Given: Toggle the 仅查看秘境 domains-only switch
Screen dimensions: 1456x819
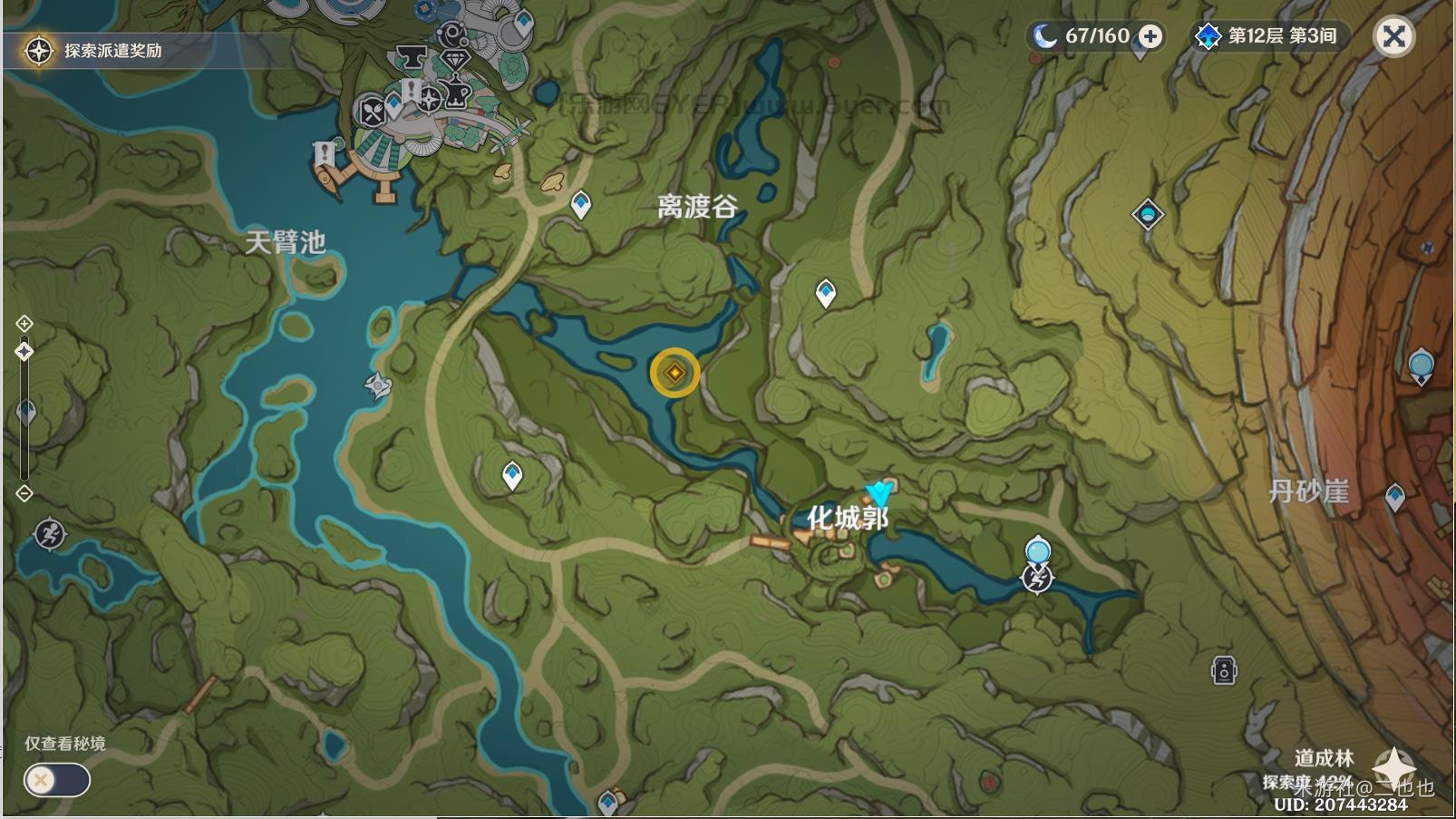Looking at the screenshot, I should (x=57, y=780).
